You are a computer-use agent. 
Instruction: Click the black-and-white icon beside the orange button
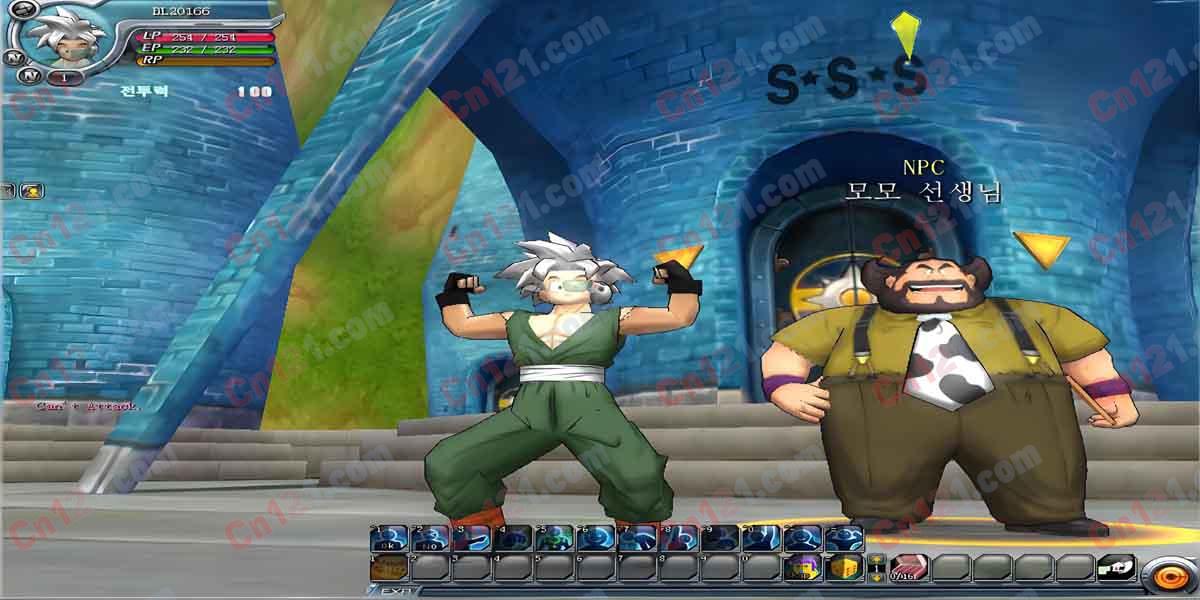click(x=1116, y=569)
